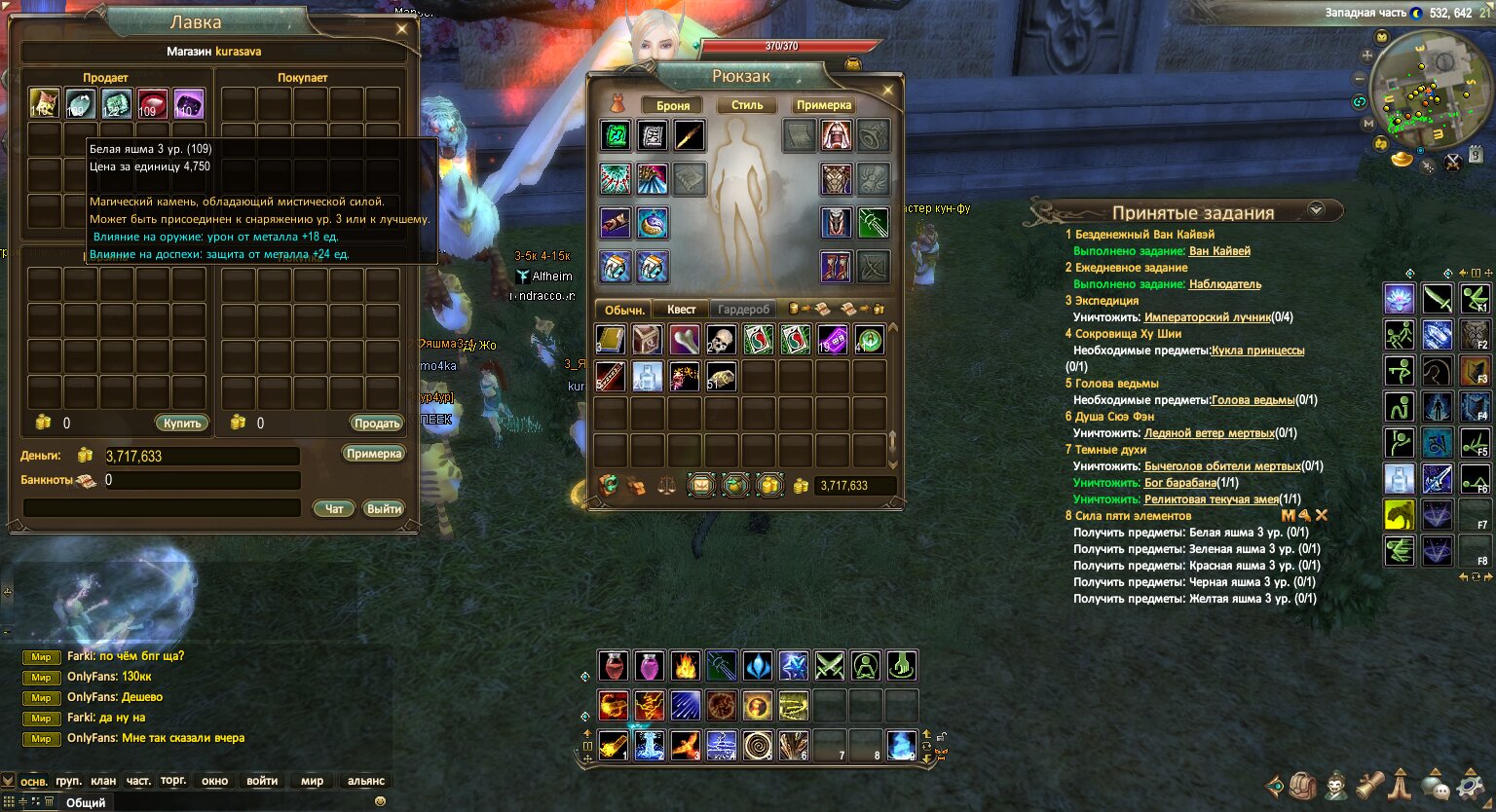Click Выйти to leave the shop

point(384,509)
